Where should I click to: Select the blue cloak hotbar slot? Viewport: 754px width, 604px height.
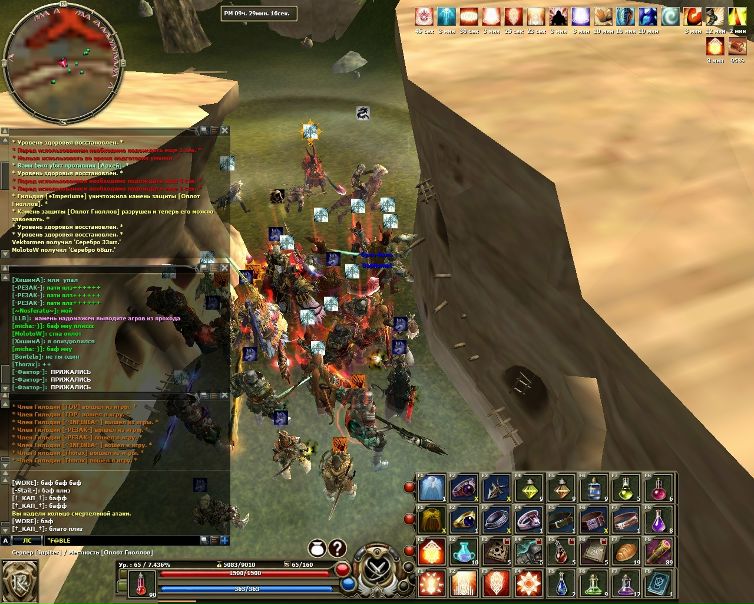tap(433, 488)
